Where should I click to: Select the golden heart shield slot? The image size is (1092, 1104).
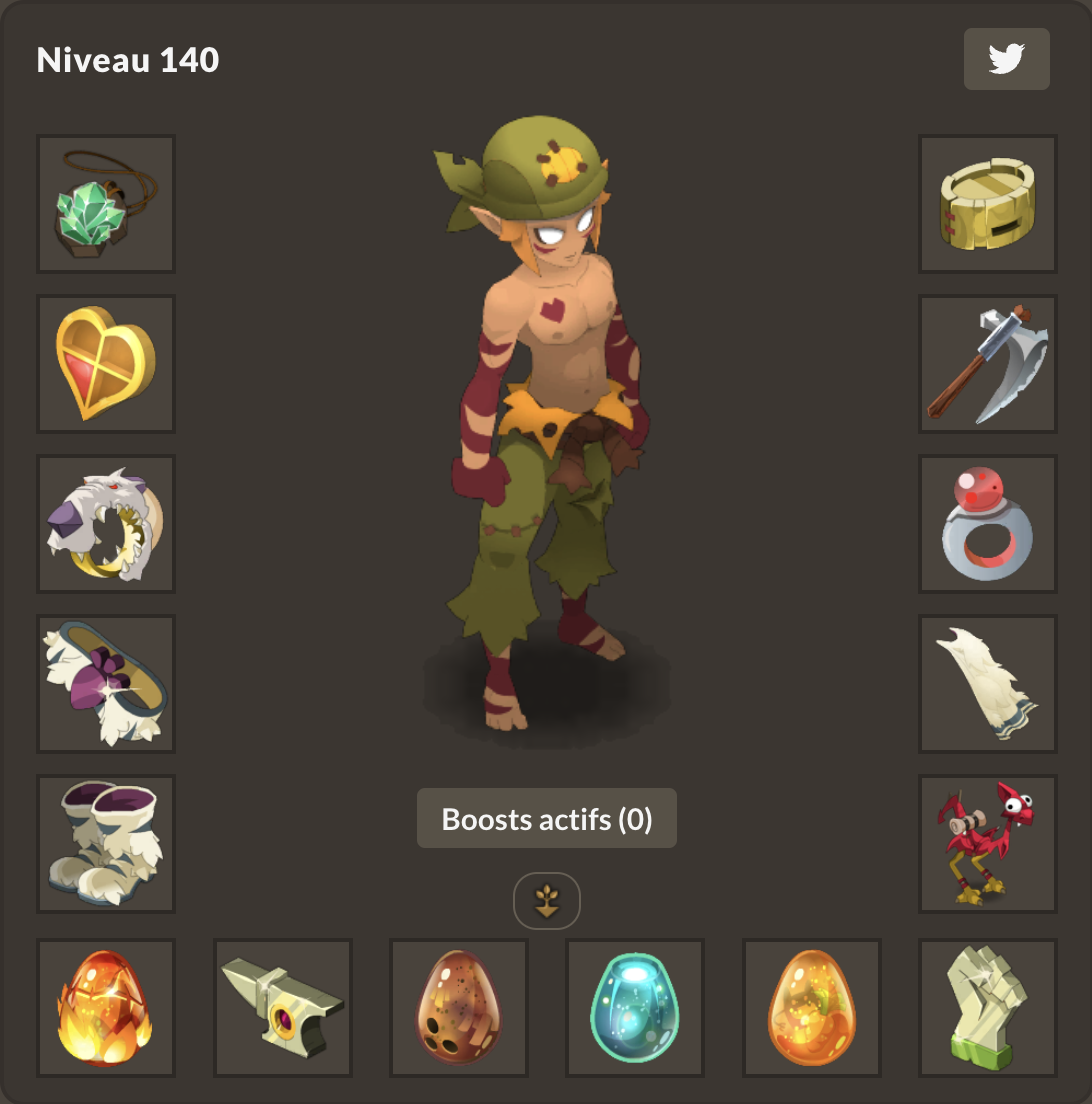pos(106,364)
